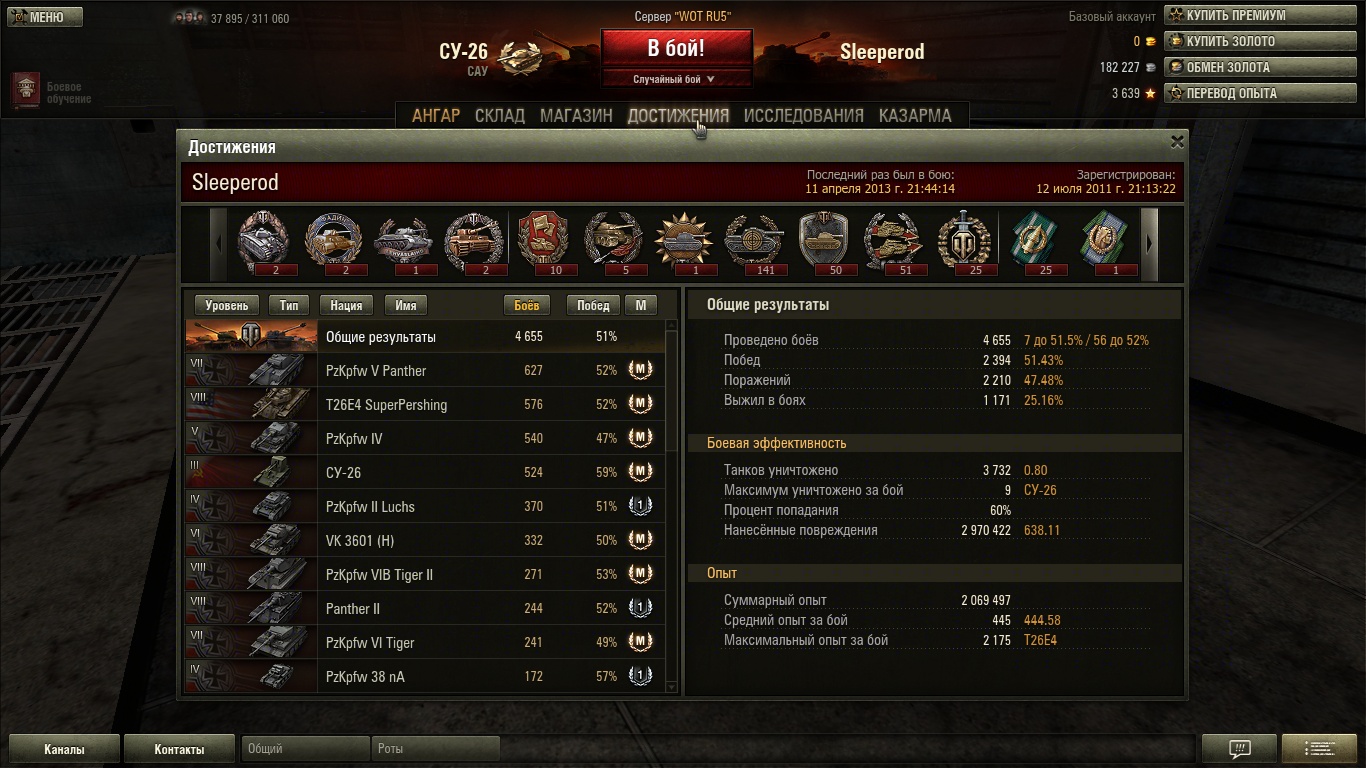Open the Контакты list
Screen dimensions: 1366x768
click(179, 749)
